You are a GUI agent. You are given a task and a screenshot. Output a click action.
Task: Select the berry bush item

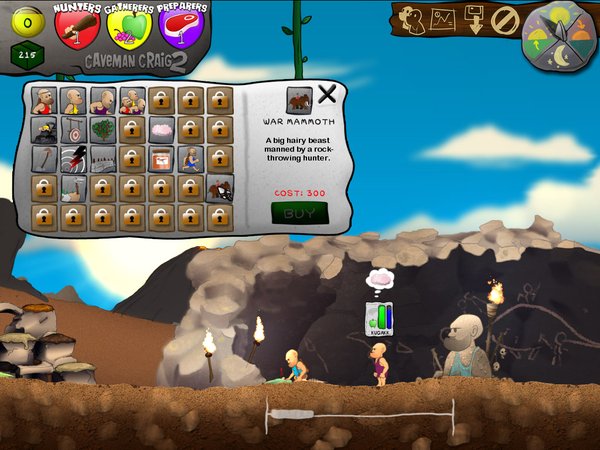102,129
